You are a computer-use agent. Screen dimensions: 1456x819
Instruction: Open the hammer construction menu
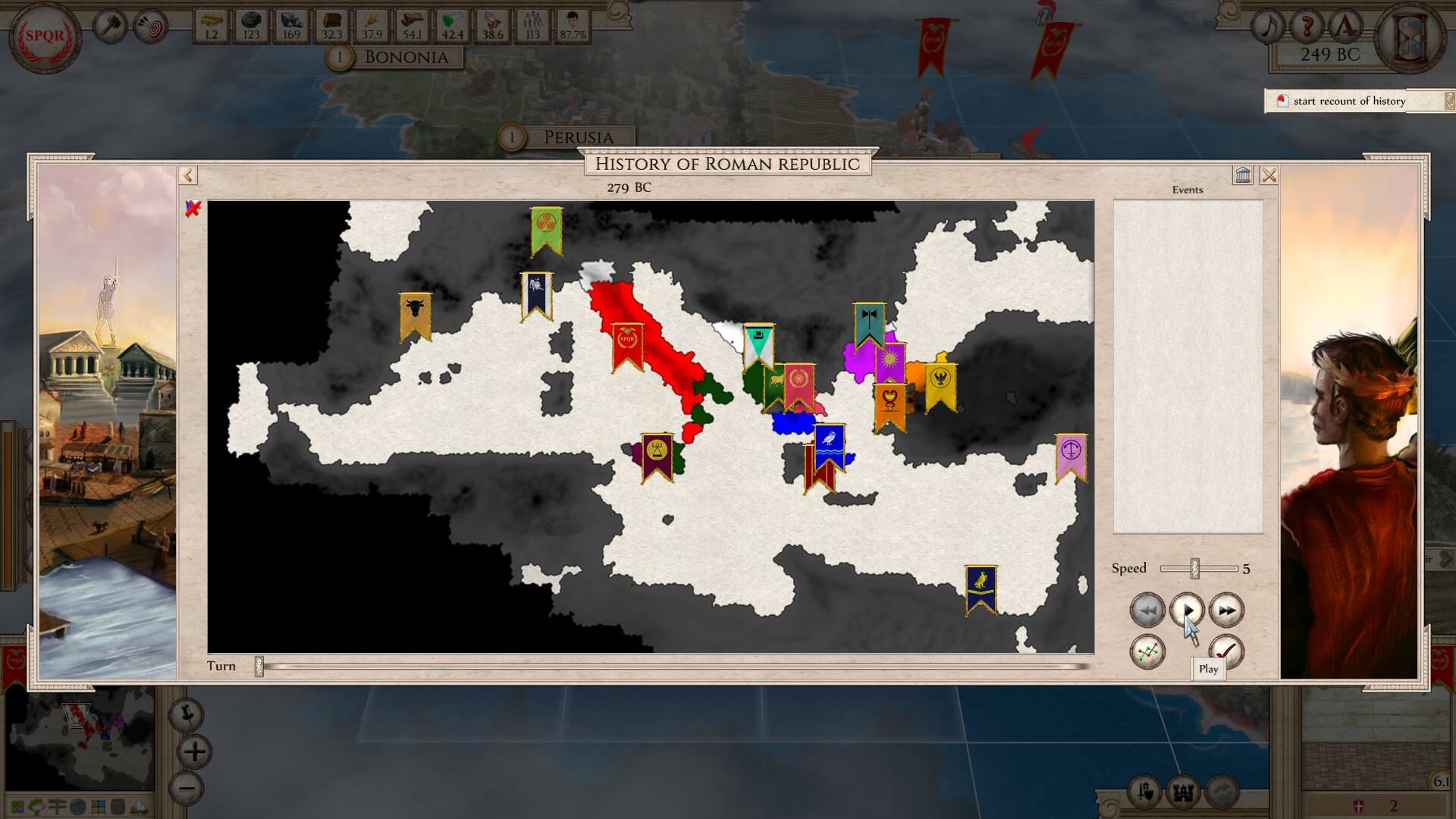point(111,27)
